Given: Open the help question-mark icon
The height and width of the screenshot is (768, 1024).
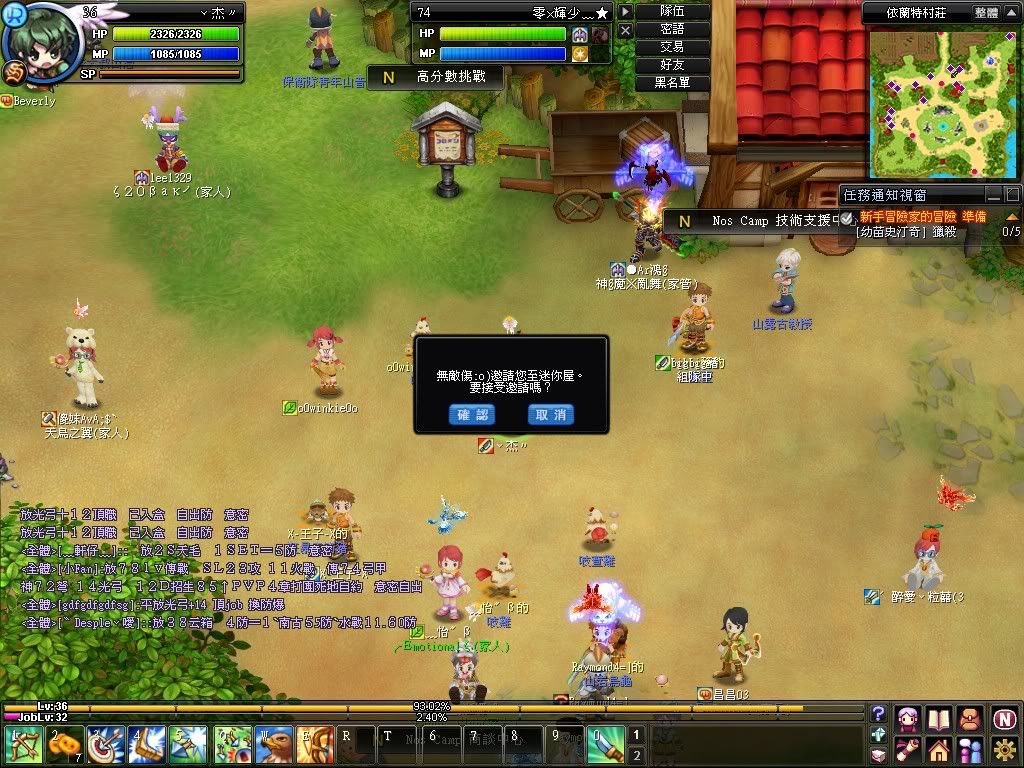Looking at the screenshot, I should click(878, 714).
